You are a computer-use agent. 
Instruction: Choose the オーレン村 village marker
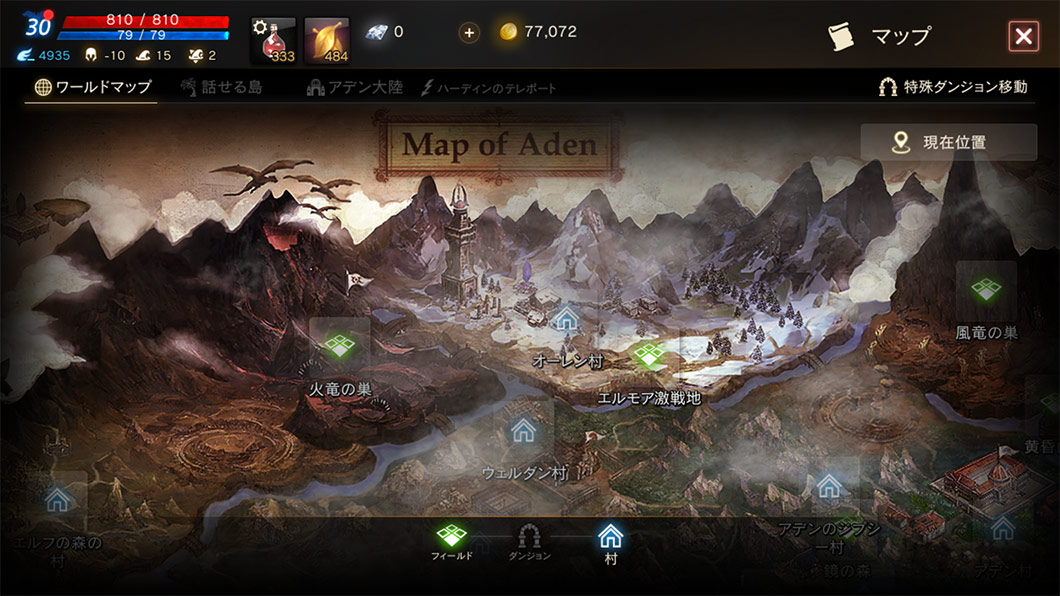[x=567, y=320]
